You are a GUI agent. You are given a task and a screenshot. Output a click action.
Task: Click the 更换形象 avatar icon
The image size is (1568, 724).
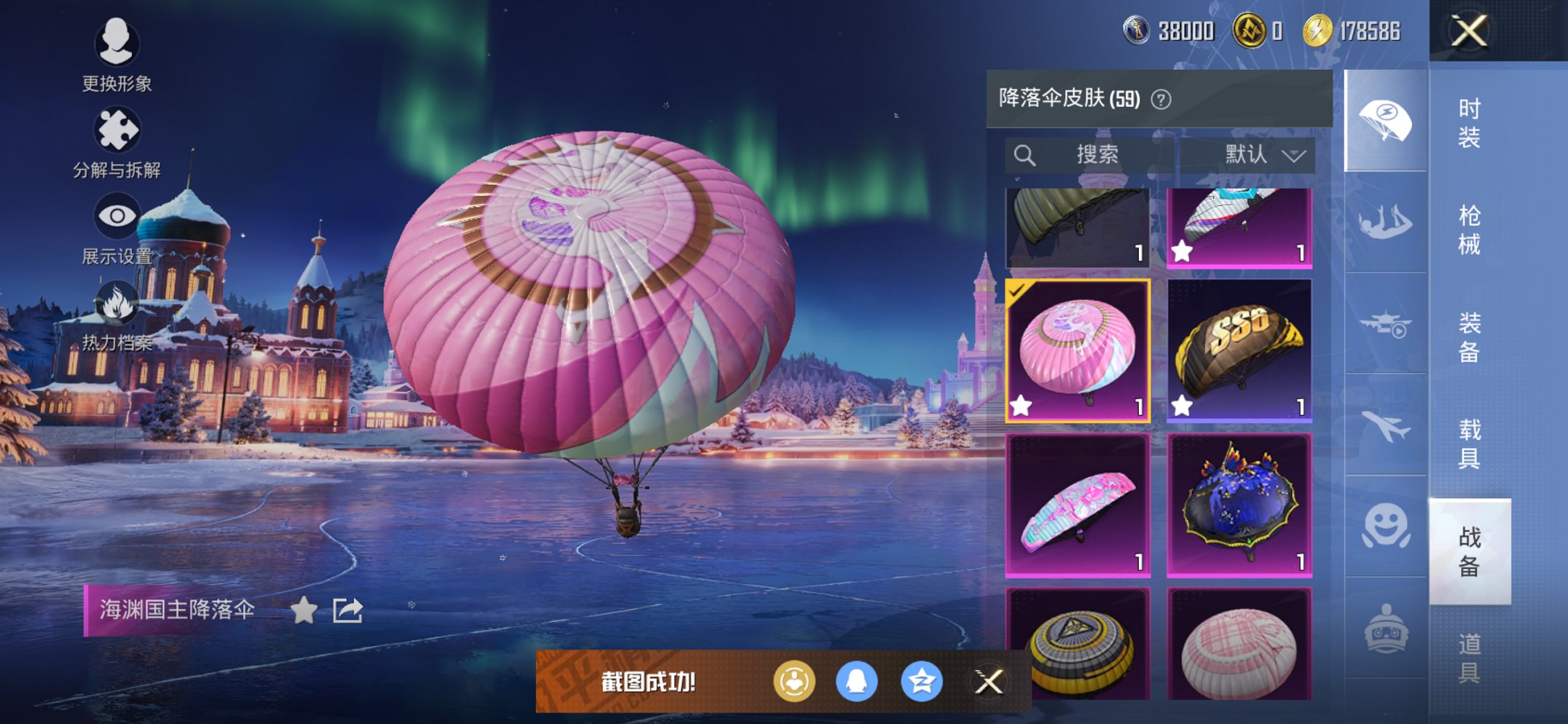pyautogui.click(x=117, y=42)
